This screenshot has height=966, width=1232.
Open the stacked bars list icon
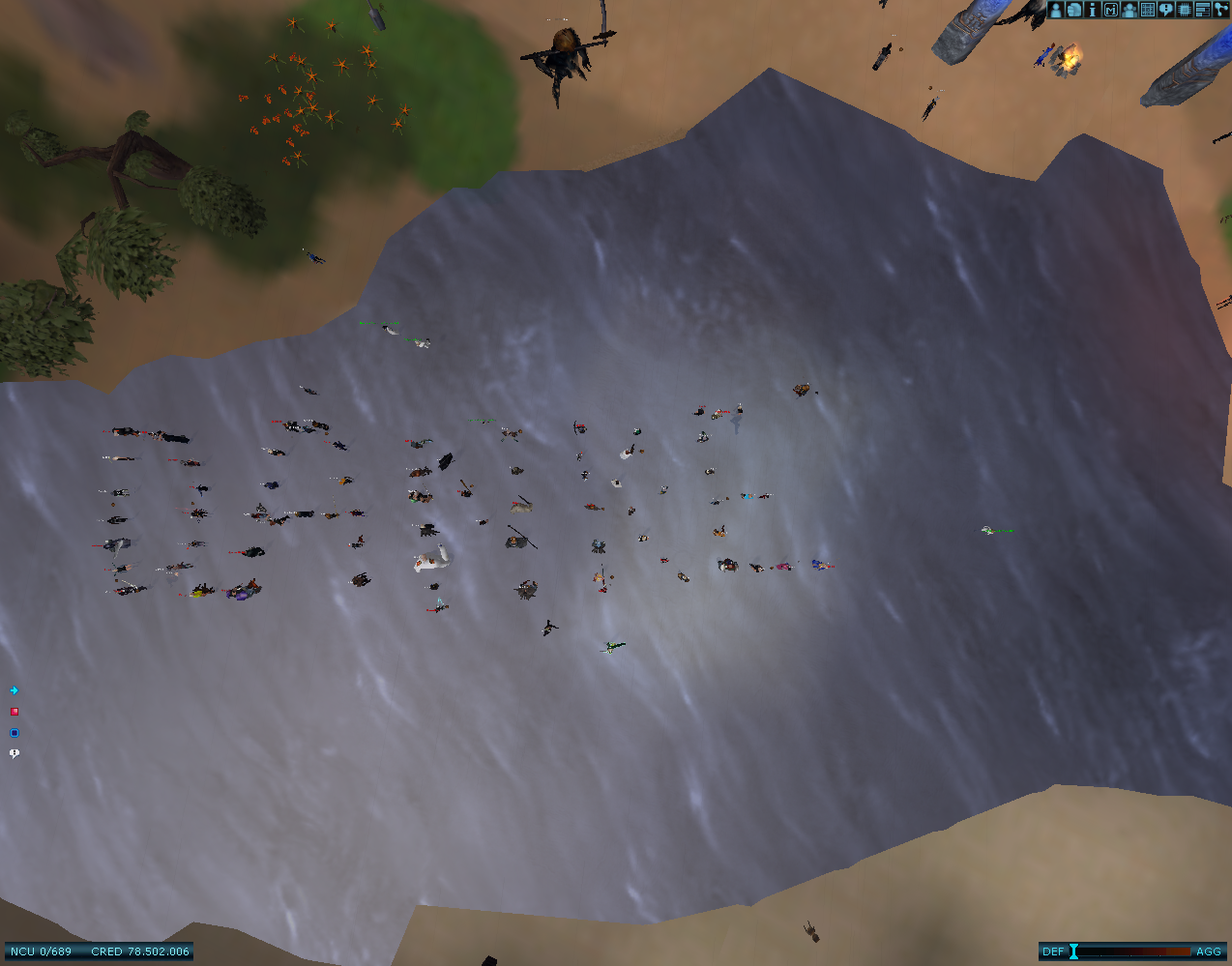point(1203,10)
